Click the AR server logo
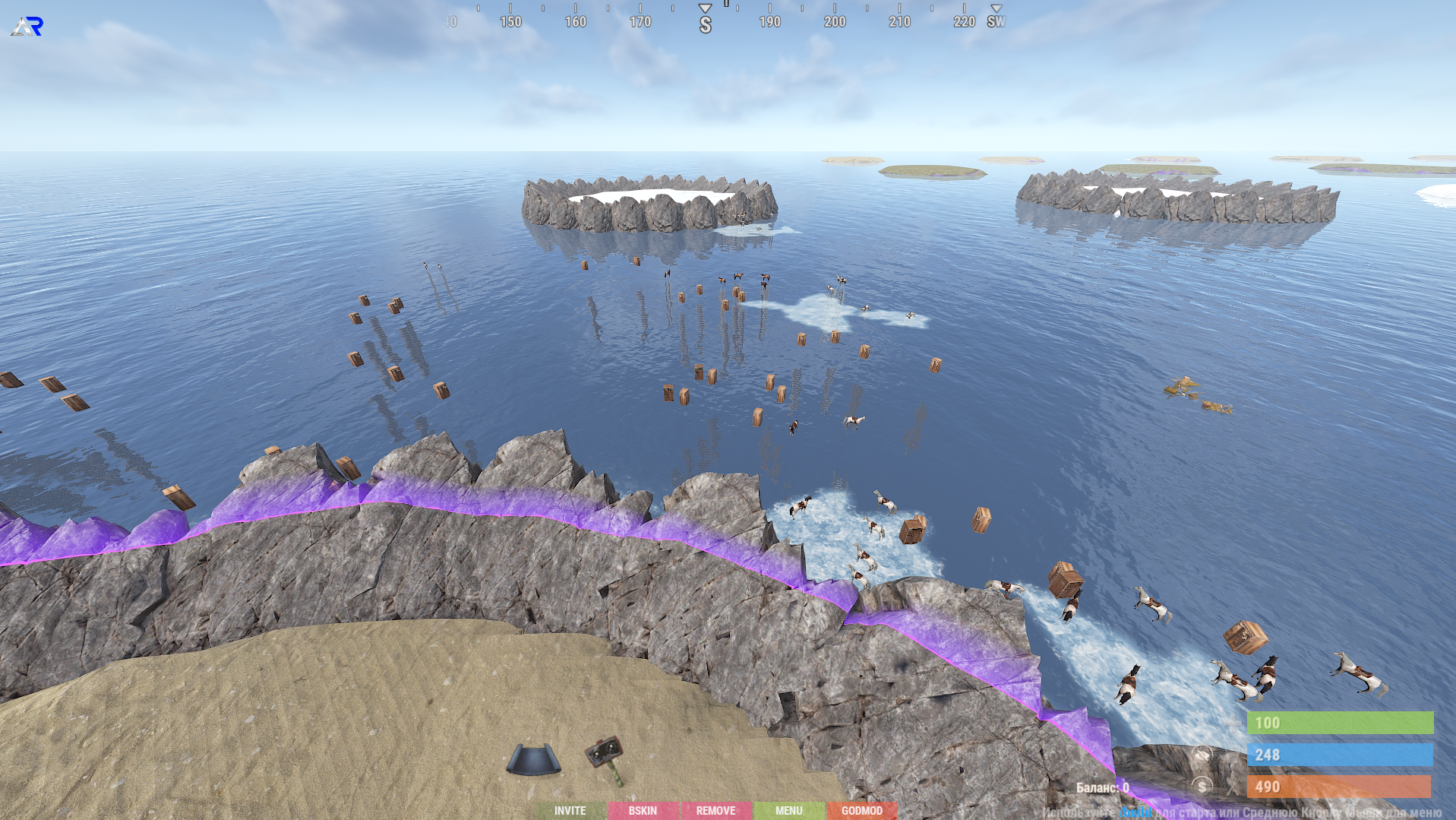Screen dimensions: 1456x820 pos(27,27)
